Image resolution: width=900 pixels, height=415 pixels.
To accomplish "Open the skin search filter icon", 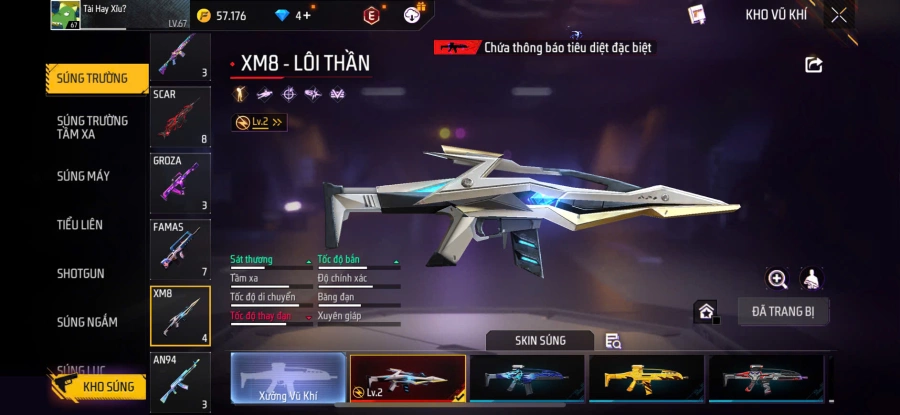I will [613, 341].
